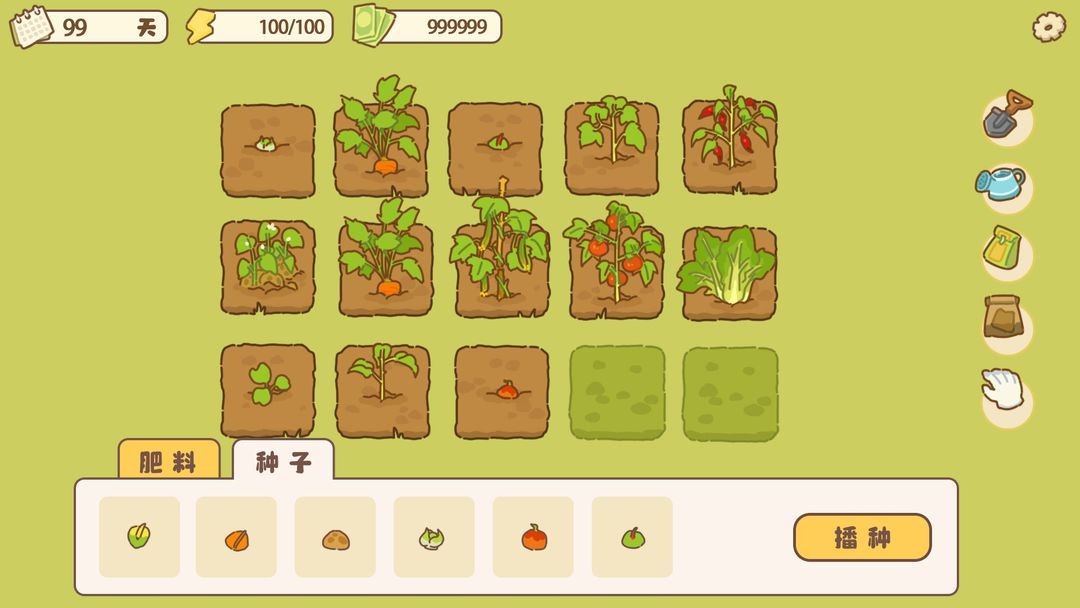
Task: Open the 种子 seeds tab
Action: [x=283, y=462]
